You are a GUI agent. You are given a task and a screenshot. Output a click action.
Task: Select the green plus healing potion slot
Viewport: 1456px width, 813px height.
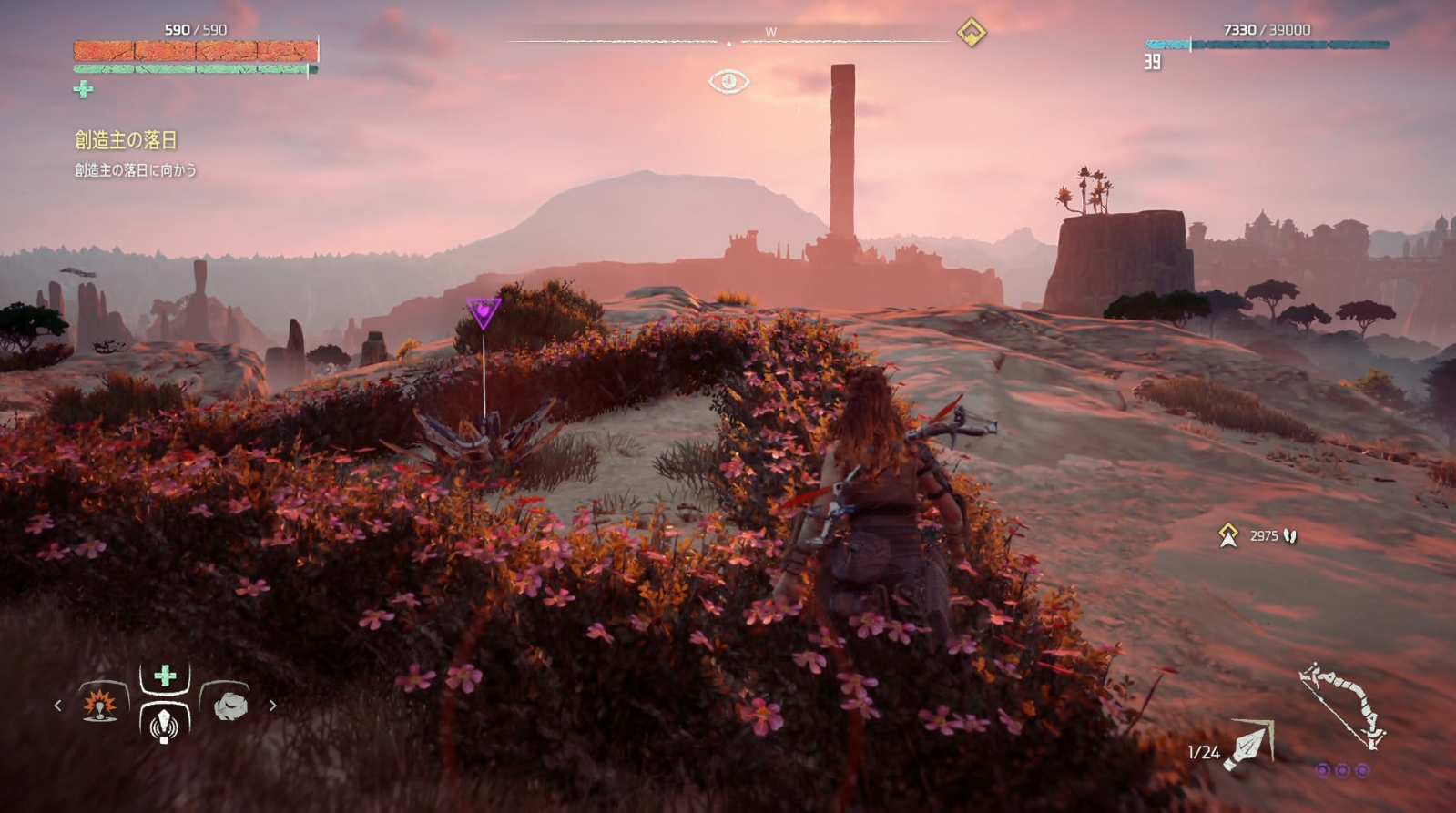[165, 676]
